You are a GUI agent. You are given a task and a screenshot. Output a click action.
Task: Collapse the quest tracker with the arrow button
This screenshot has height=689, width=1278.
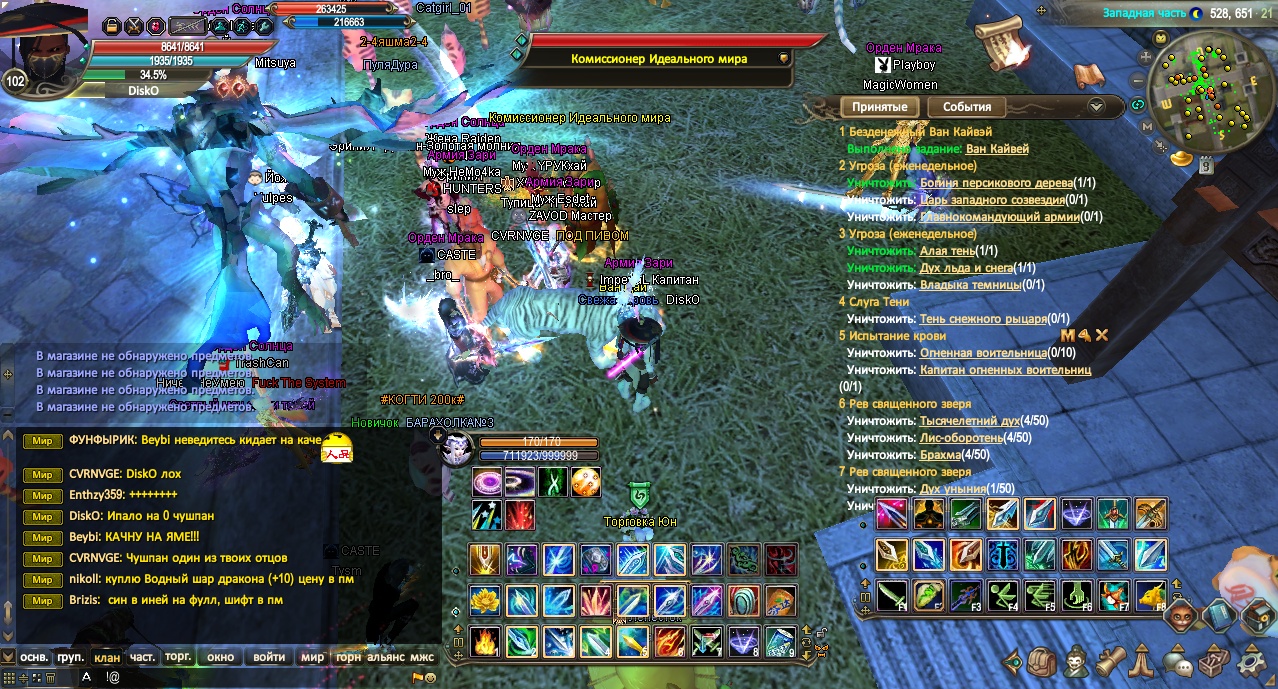pos(1096,106)
